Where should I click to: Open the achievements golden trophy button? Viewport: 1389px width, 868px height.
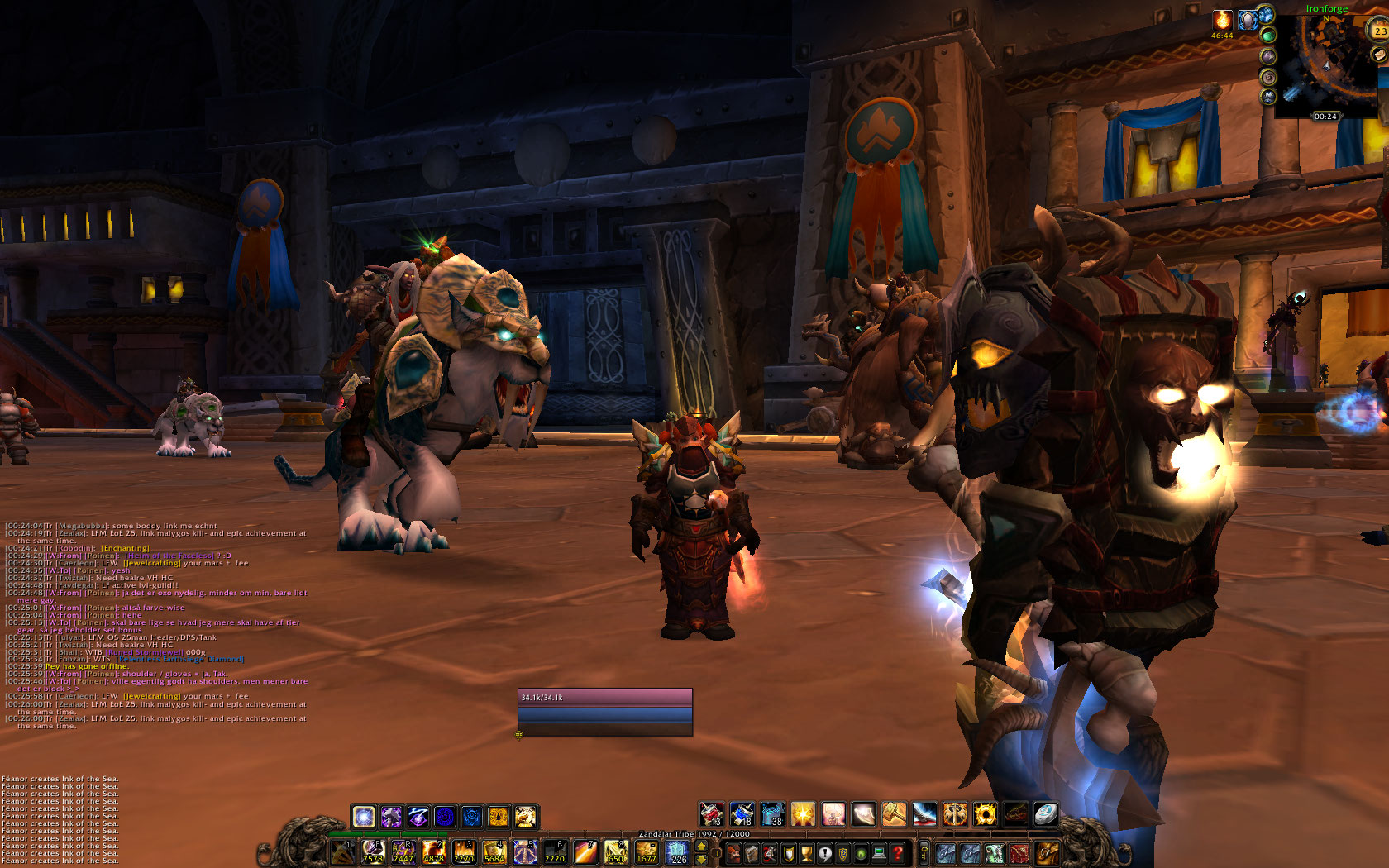[806, 852]
